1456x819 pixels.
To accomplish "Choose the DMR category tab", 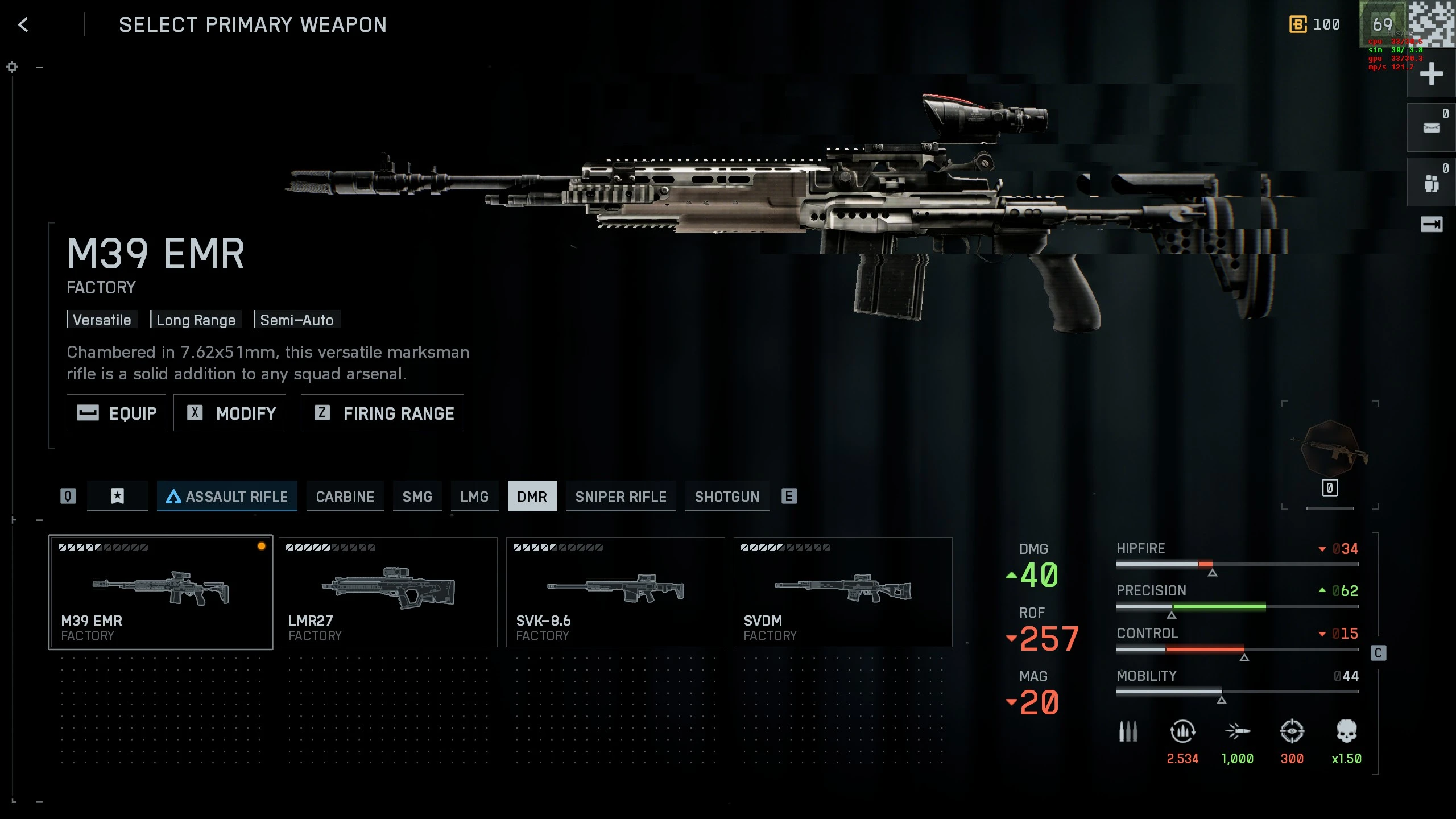I will (532, 497).
